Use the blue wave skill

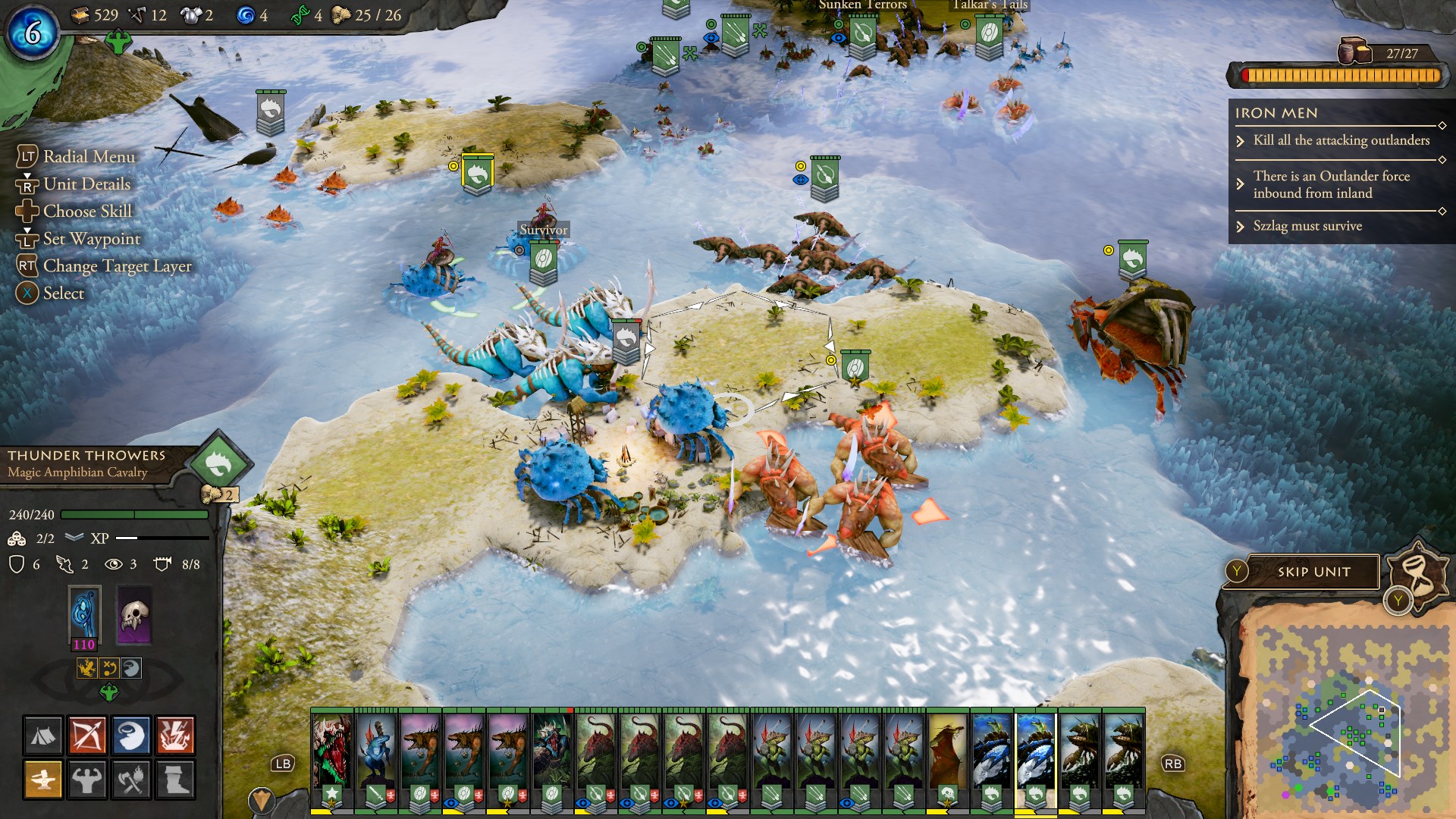point(131,736)
